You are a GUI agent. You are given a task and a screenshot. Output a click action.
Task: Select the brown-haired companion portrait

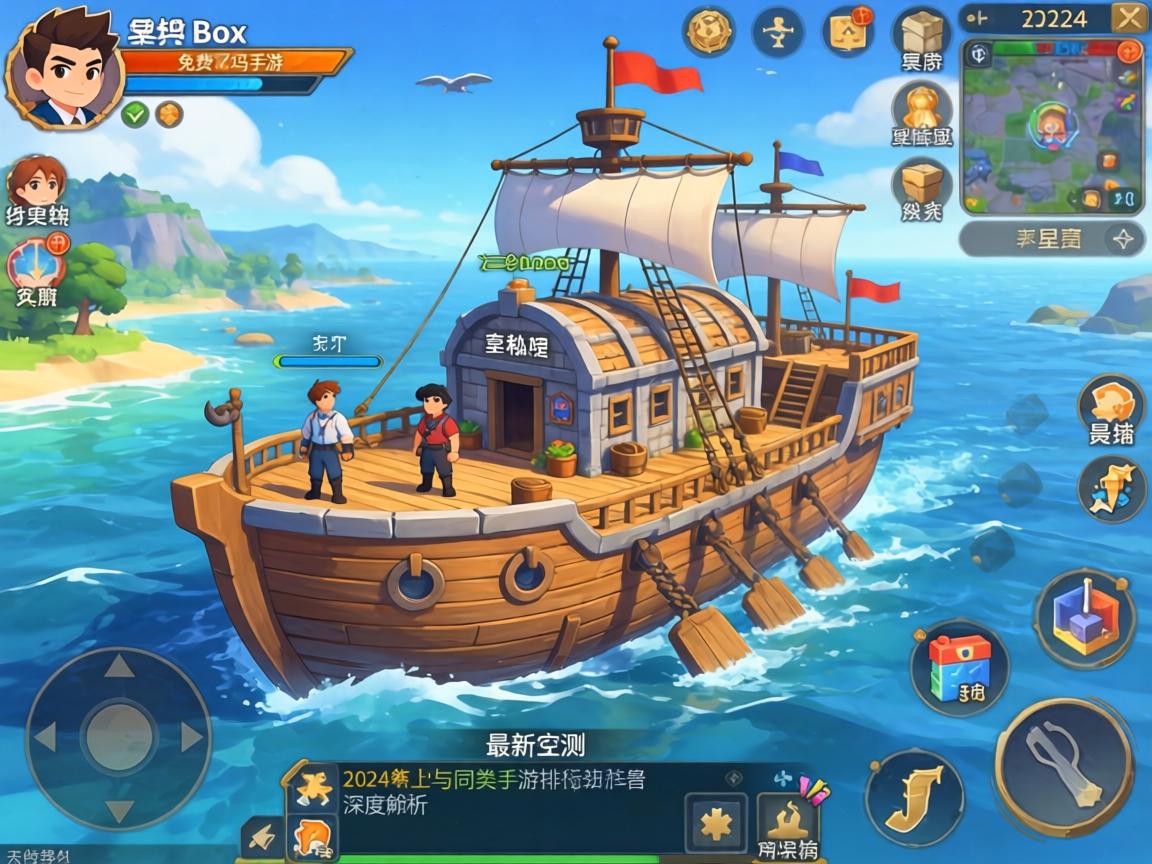click(x=37, y=183)
